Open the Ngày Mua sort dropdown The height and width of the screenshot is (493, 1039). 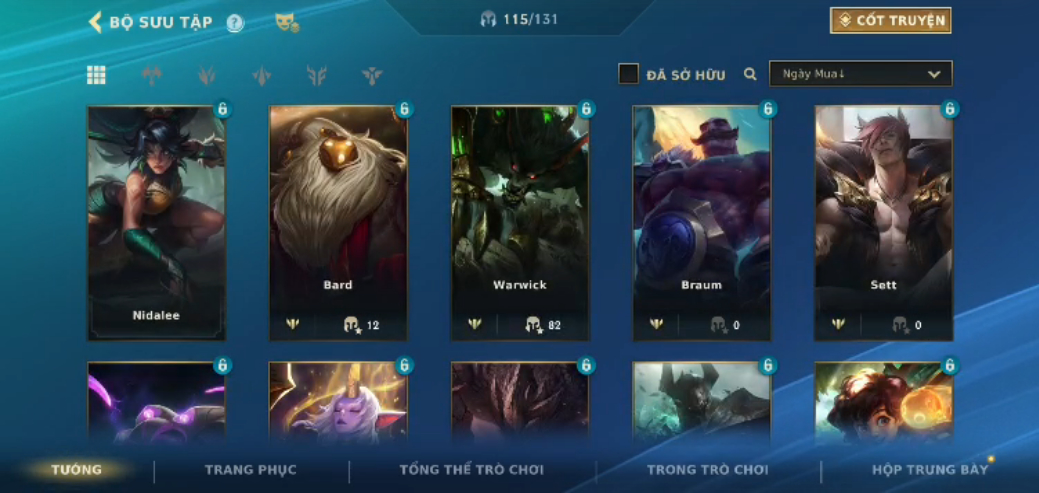(860, 74)
